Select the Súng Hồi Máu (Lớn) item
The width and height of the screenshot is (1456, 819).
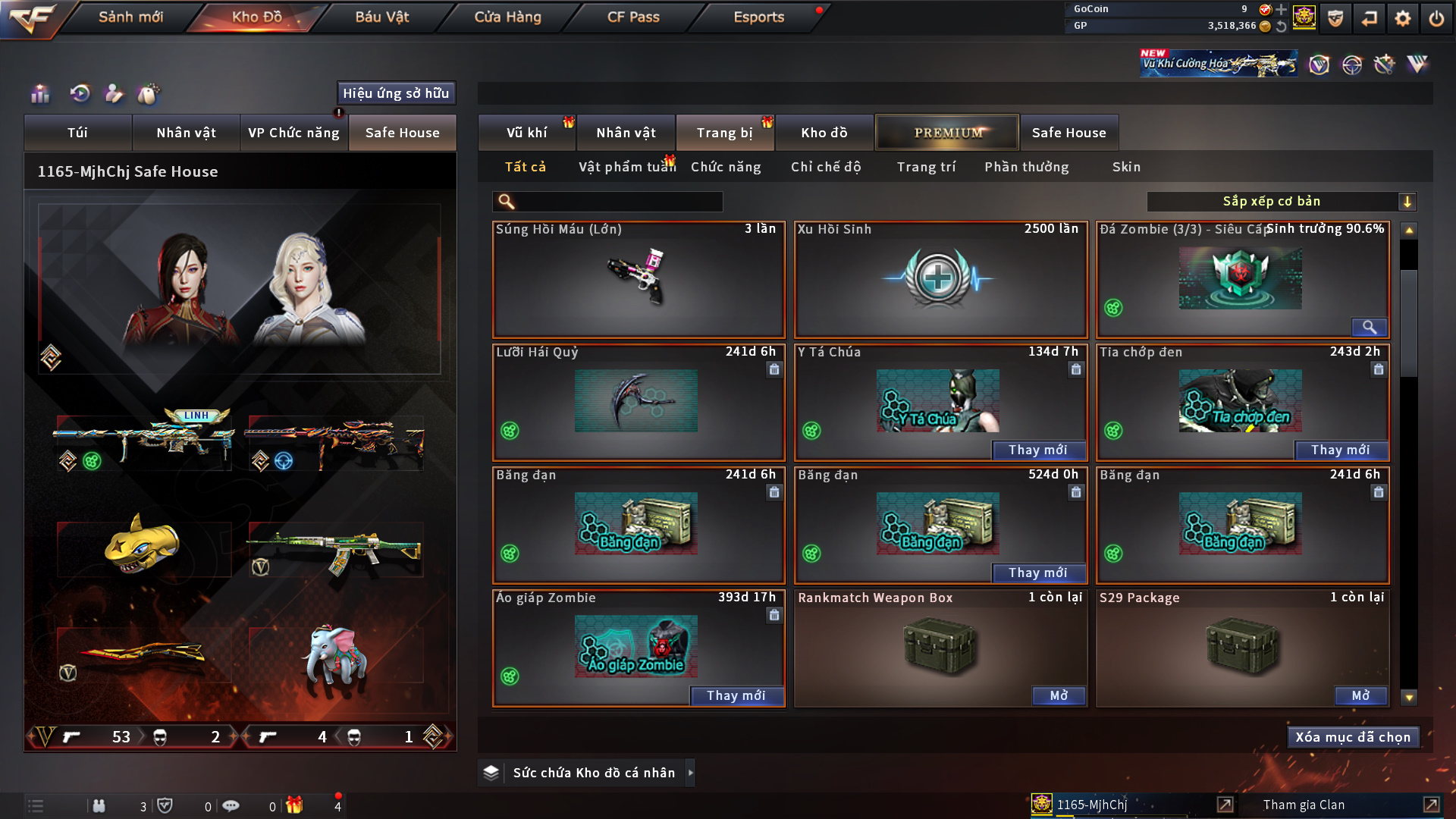(x=638, y=280)
